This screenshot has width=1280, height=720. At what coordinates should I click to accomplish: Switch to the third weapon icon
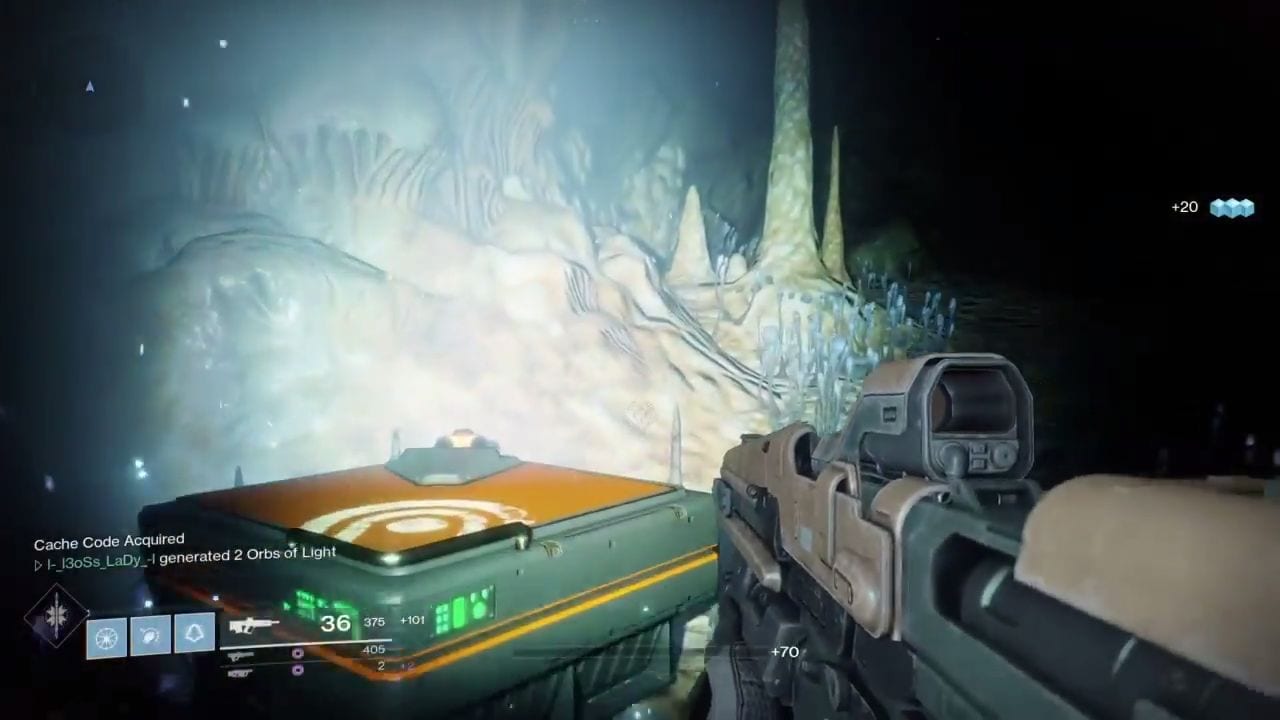click(x=240, y=671)
